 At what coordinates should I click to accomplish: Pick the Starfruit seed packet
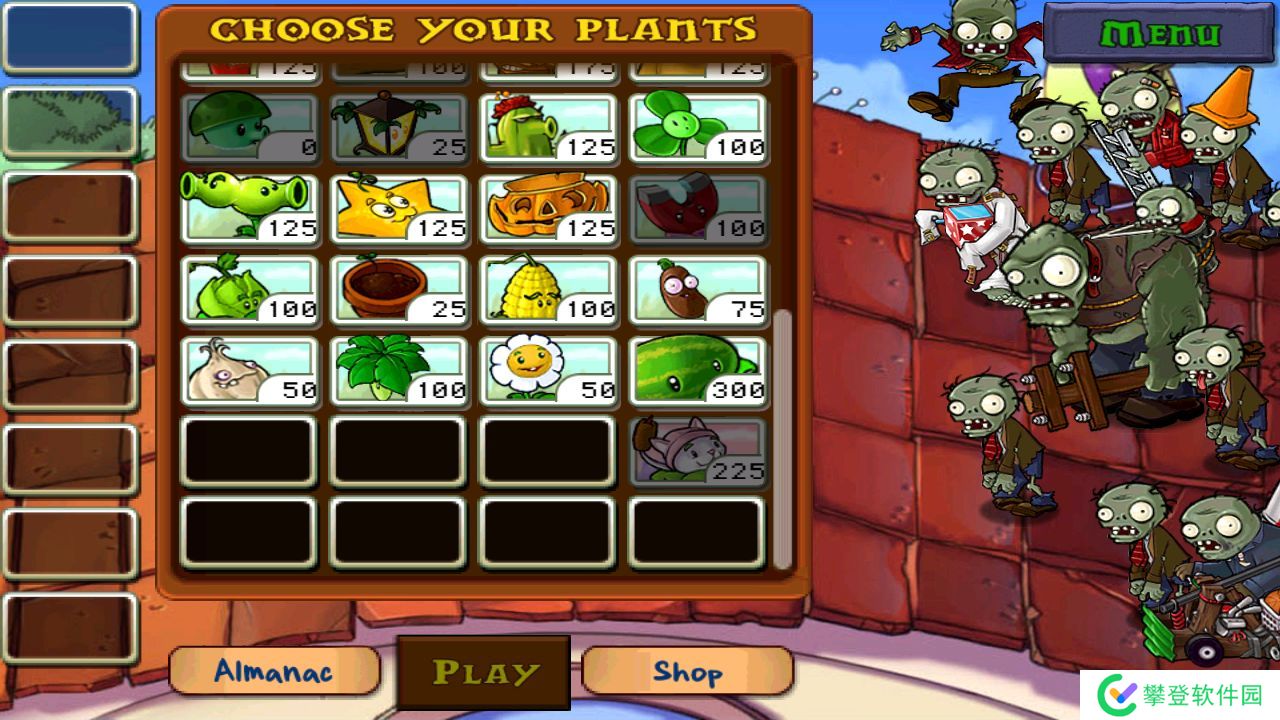pyautogui.click(x=399, y=209)
